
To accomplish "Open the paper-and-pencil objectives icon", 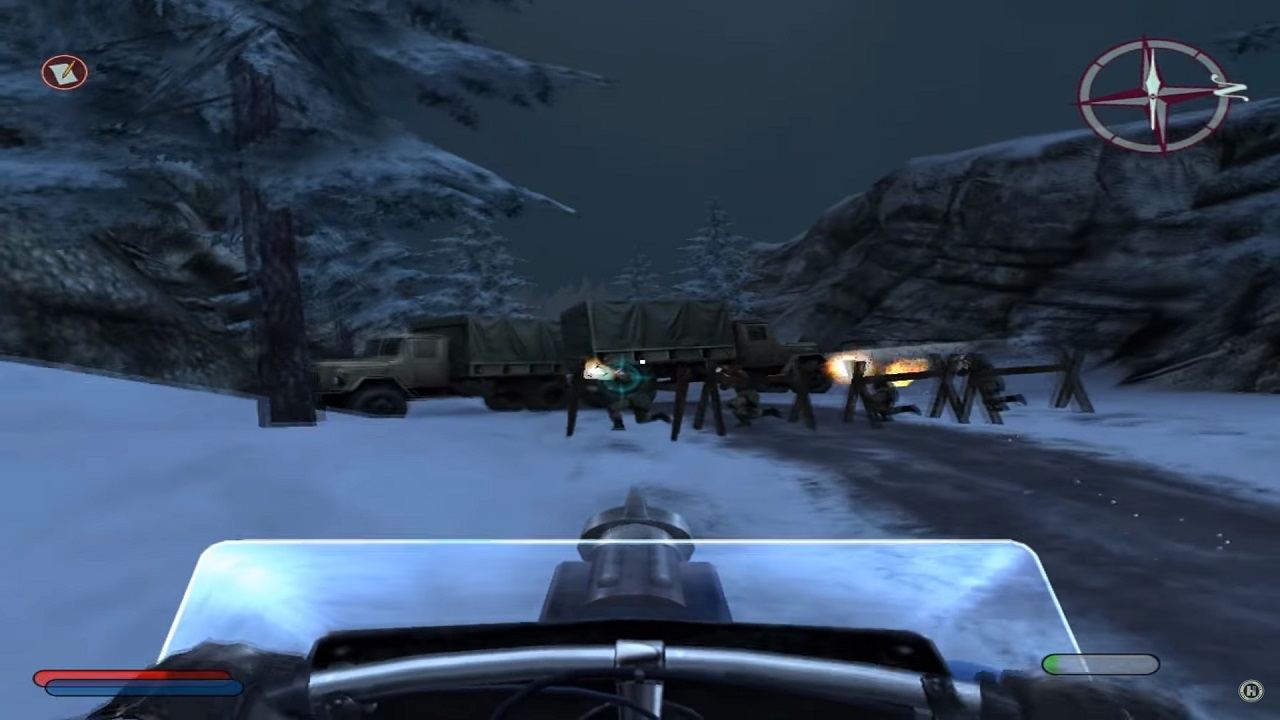I will [x=64, y=72].
